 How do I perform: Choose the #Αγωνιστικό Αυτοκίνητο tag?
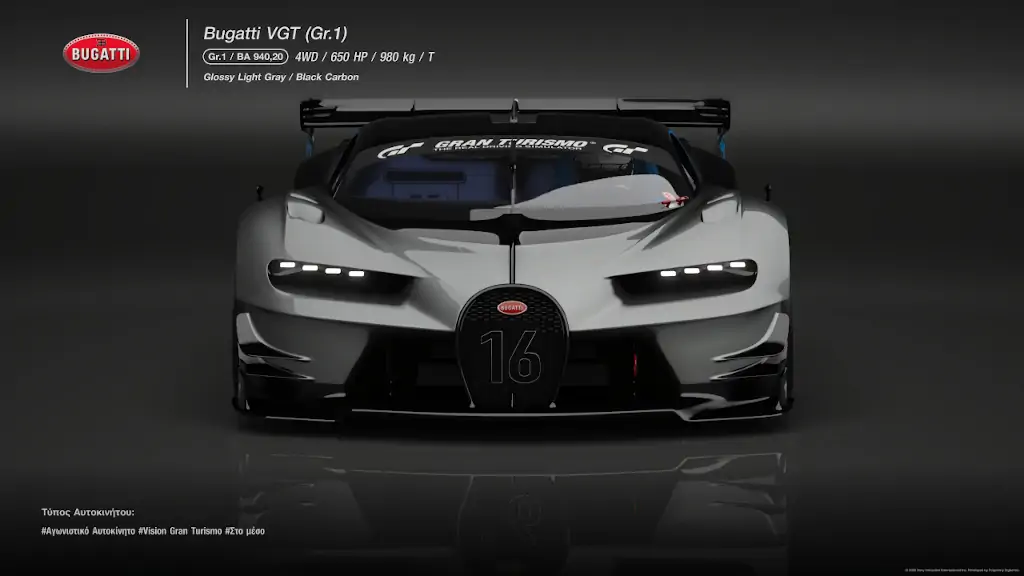(x=88, y=531)
